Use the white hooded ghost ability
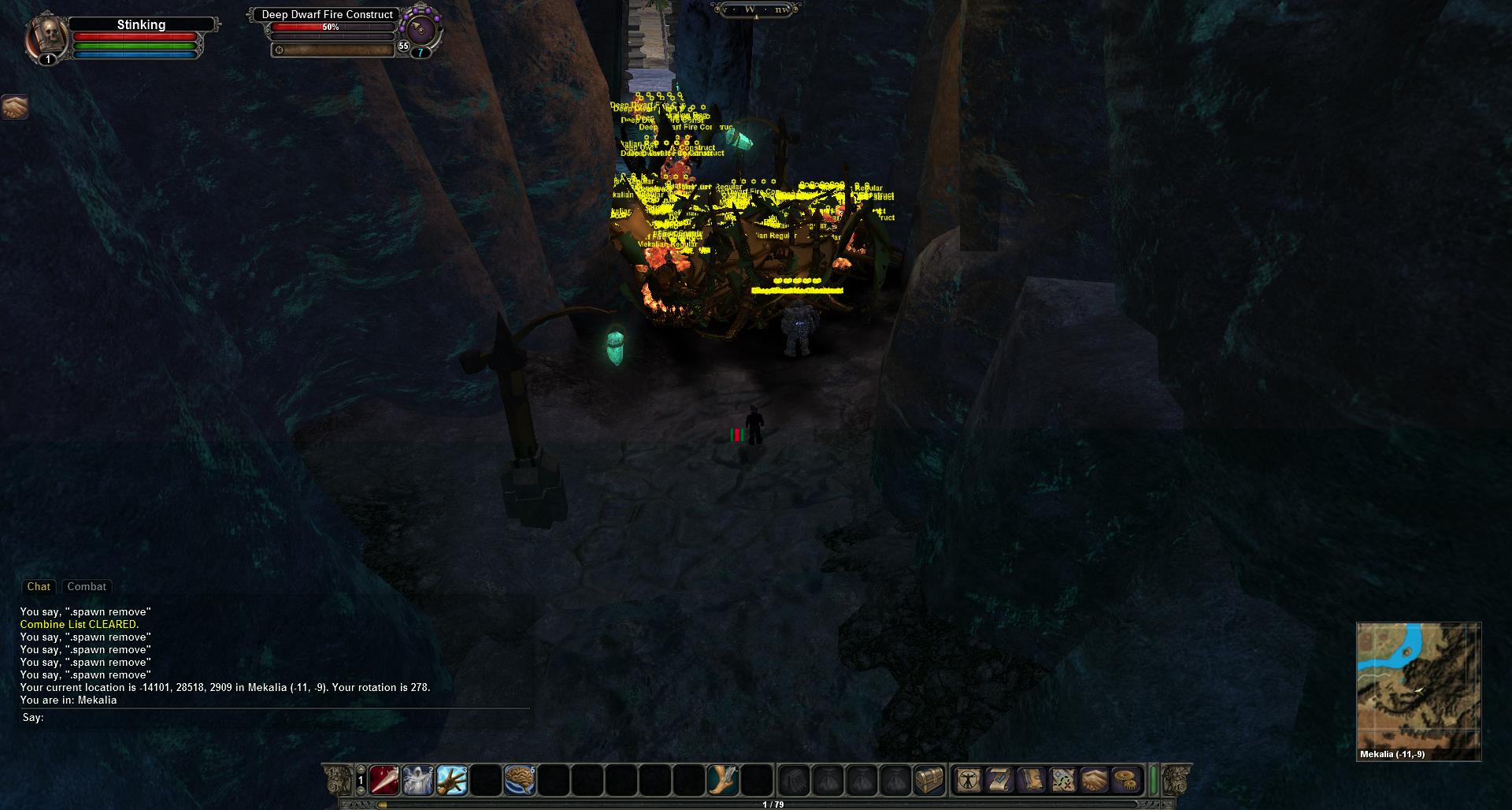The image size is (1512, 810). coord(418,780)
